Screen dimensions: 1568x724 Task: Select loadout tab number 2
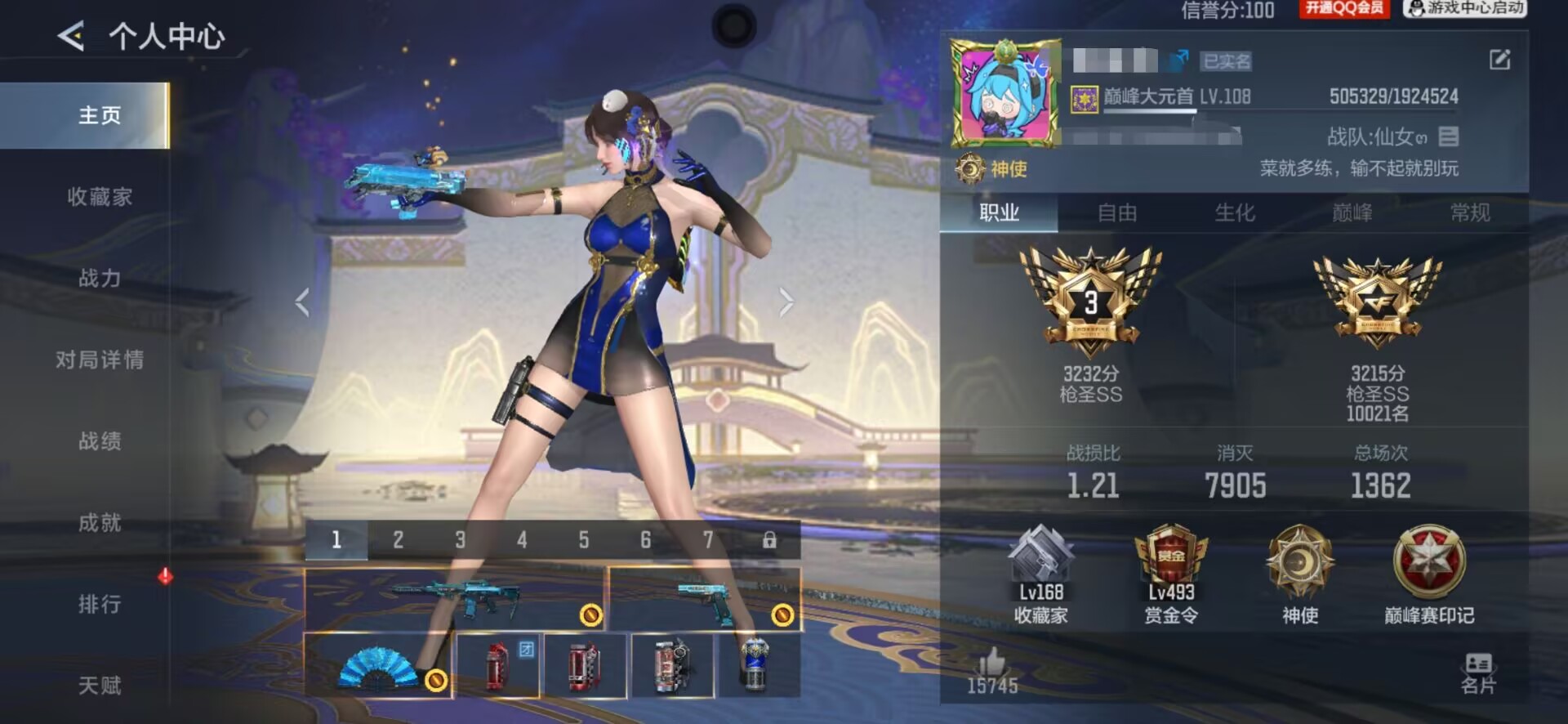398,540
